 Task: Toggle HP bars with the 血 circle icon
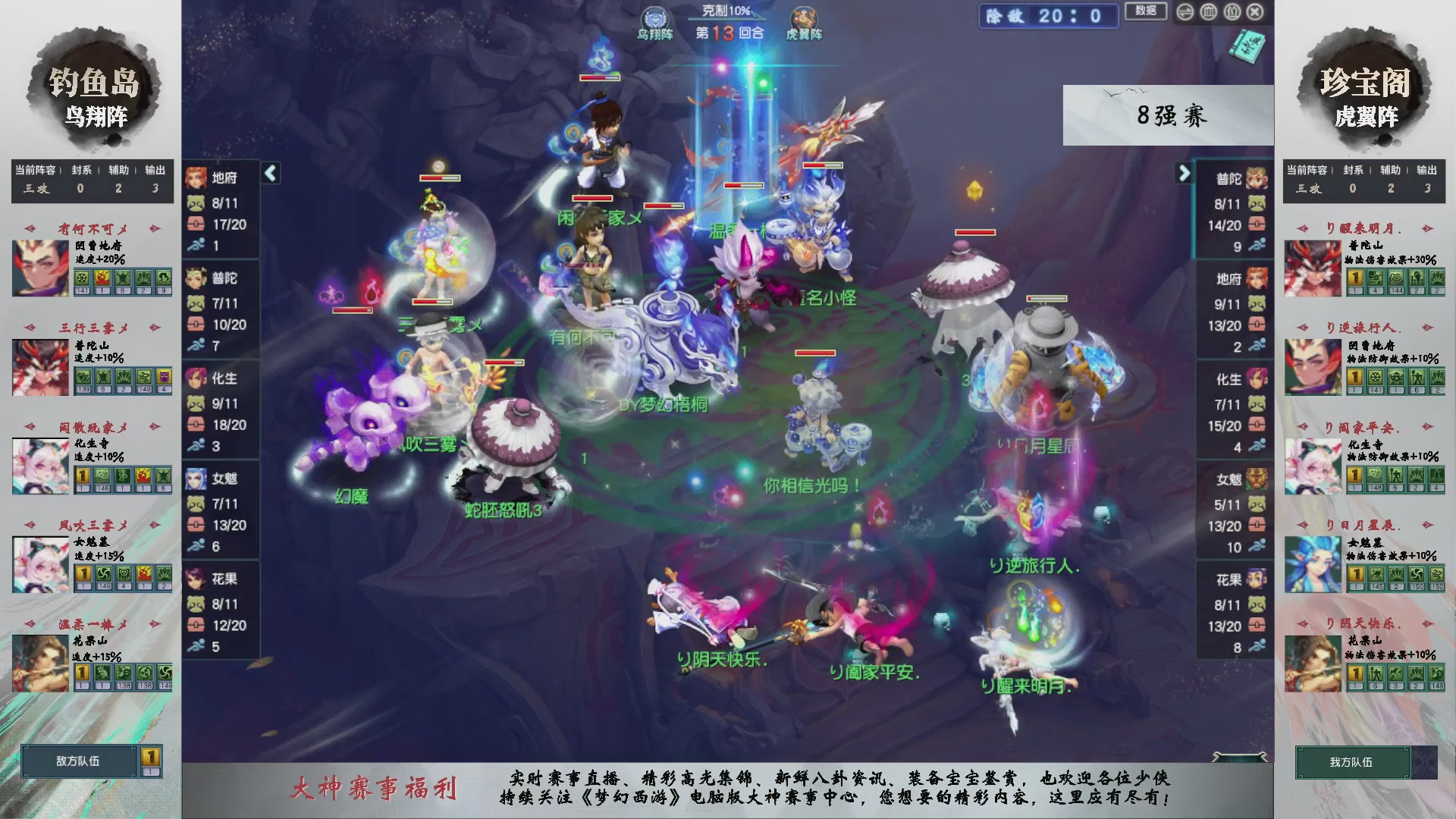(1209, 11)
